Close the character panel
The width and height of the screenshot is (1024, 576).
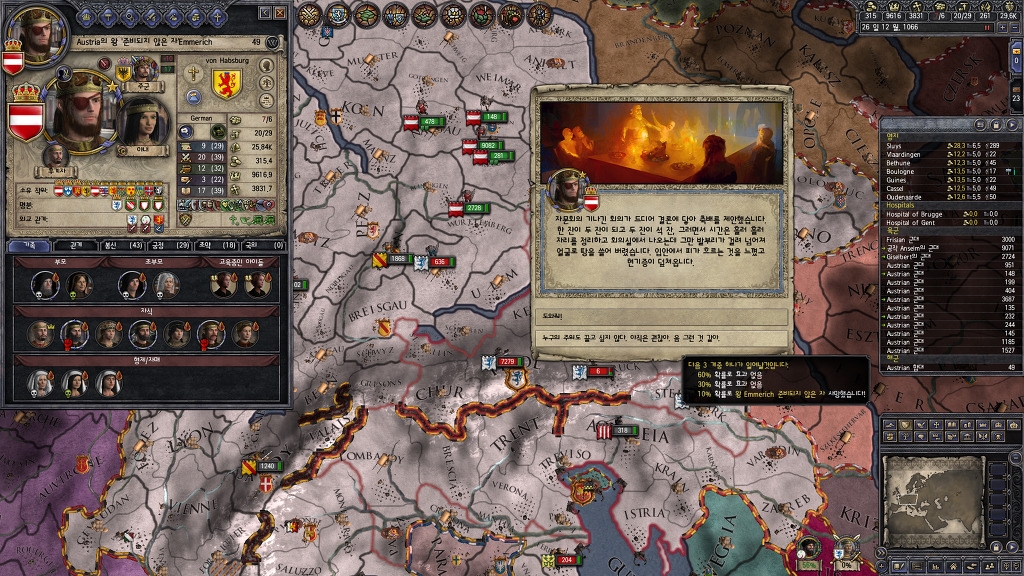(x=280, y=12)
